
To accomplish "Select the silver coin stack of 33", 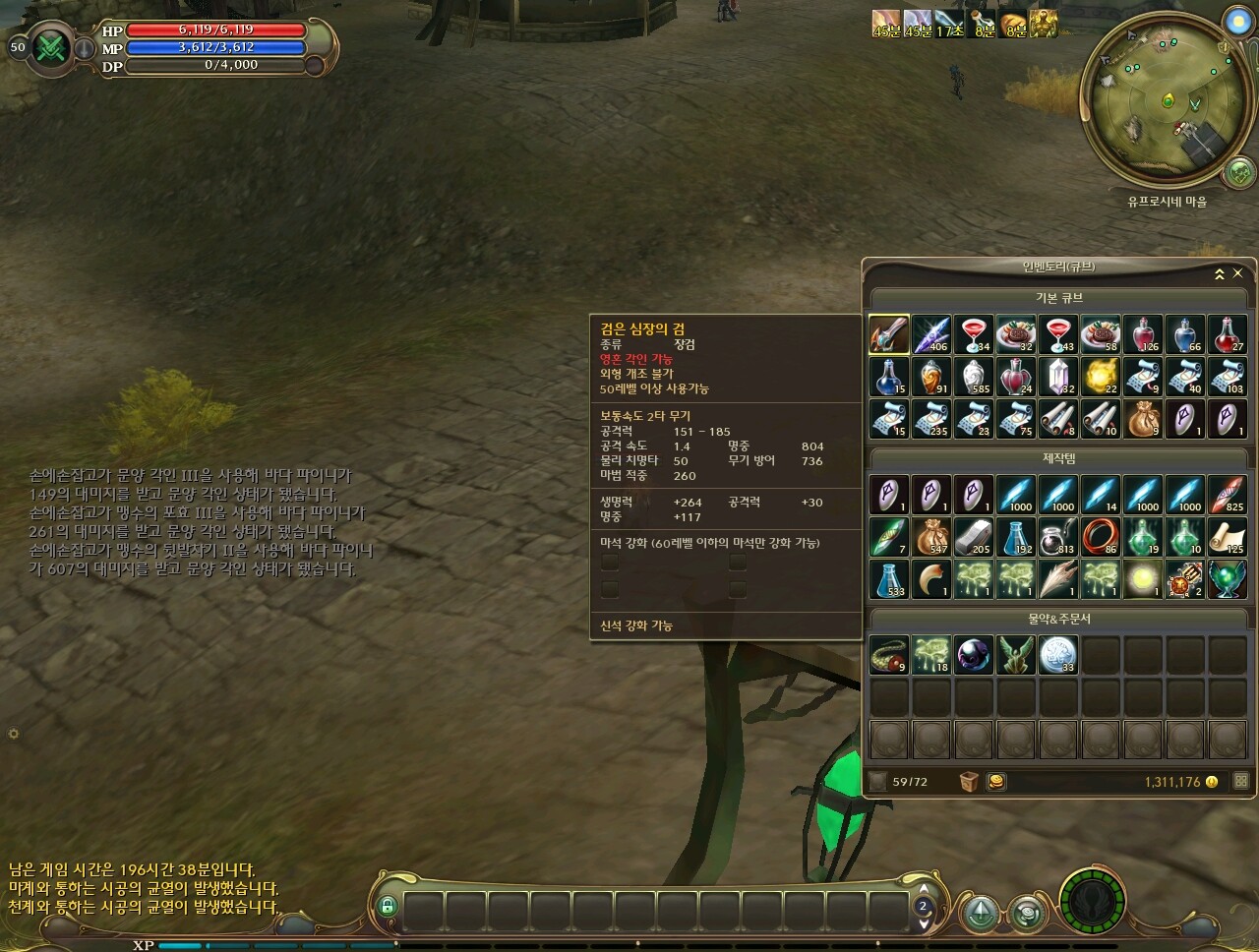I will [x=1058, y=654].
